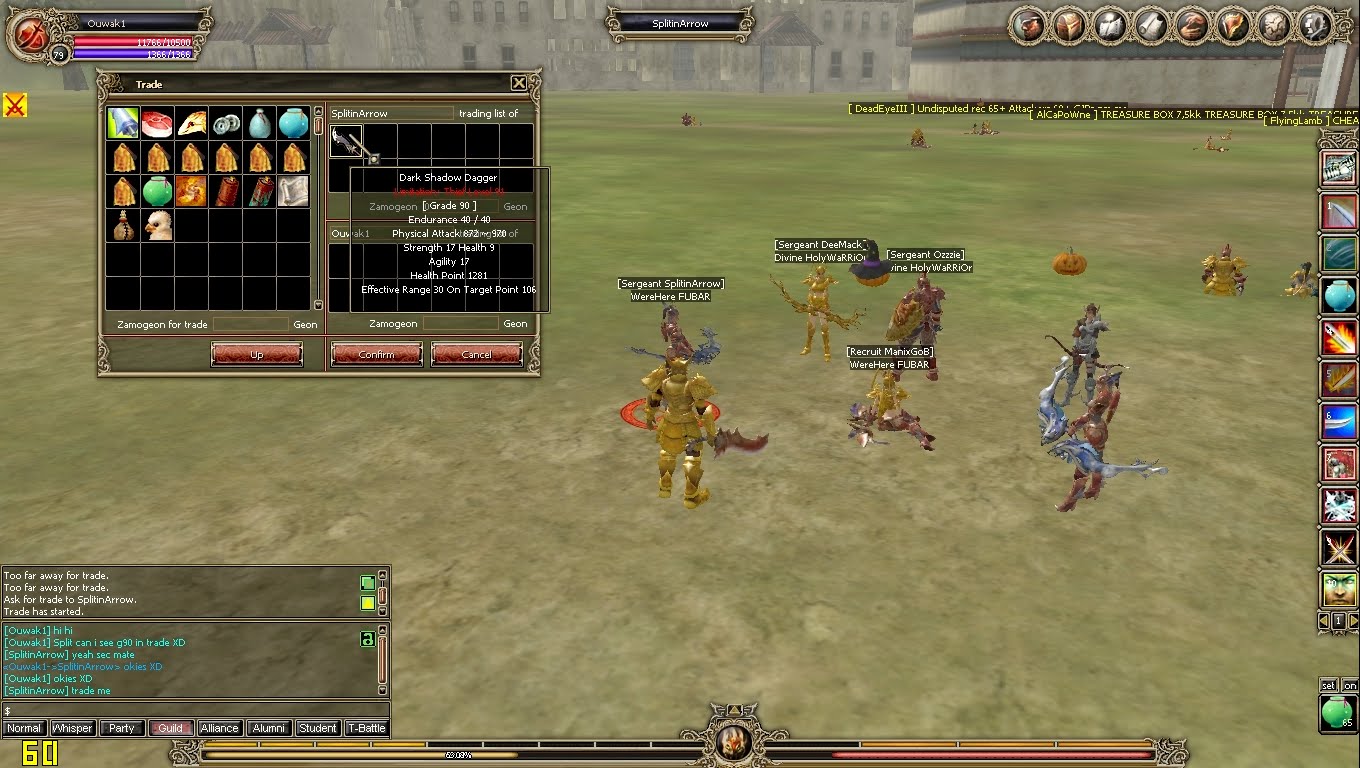Select the green potion jar in inventory
This screenshot has width=1360, height=768.
[157, 191]
